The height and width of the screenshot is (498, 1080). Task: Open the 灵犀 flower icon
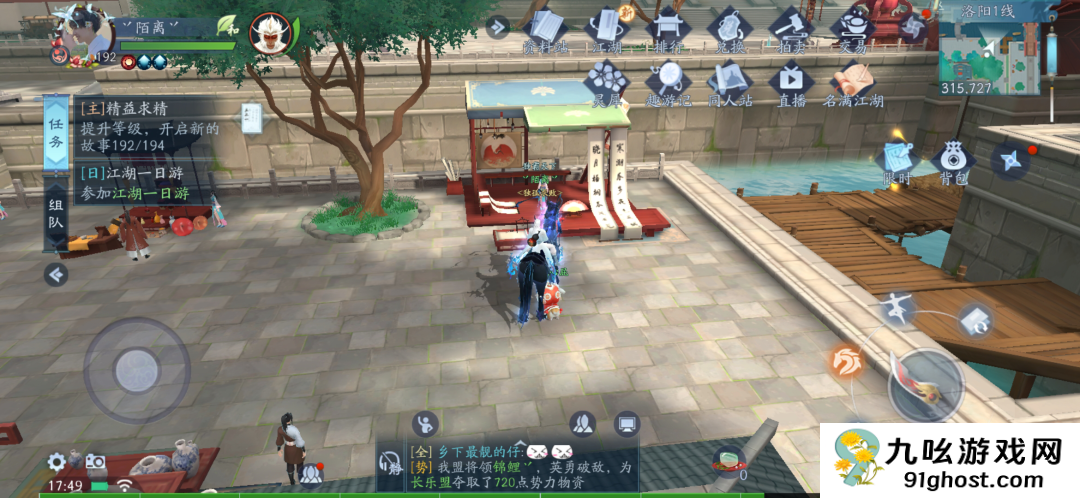pos(606,82)
